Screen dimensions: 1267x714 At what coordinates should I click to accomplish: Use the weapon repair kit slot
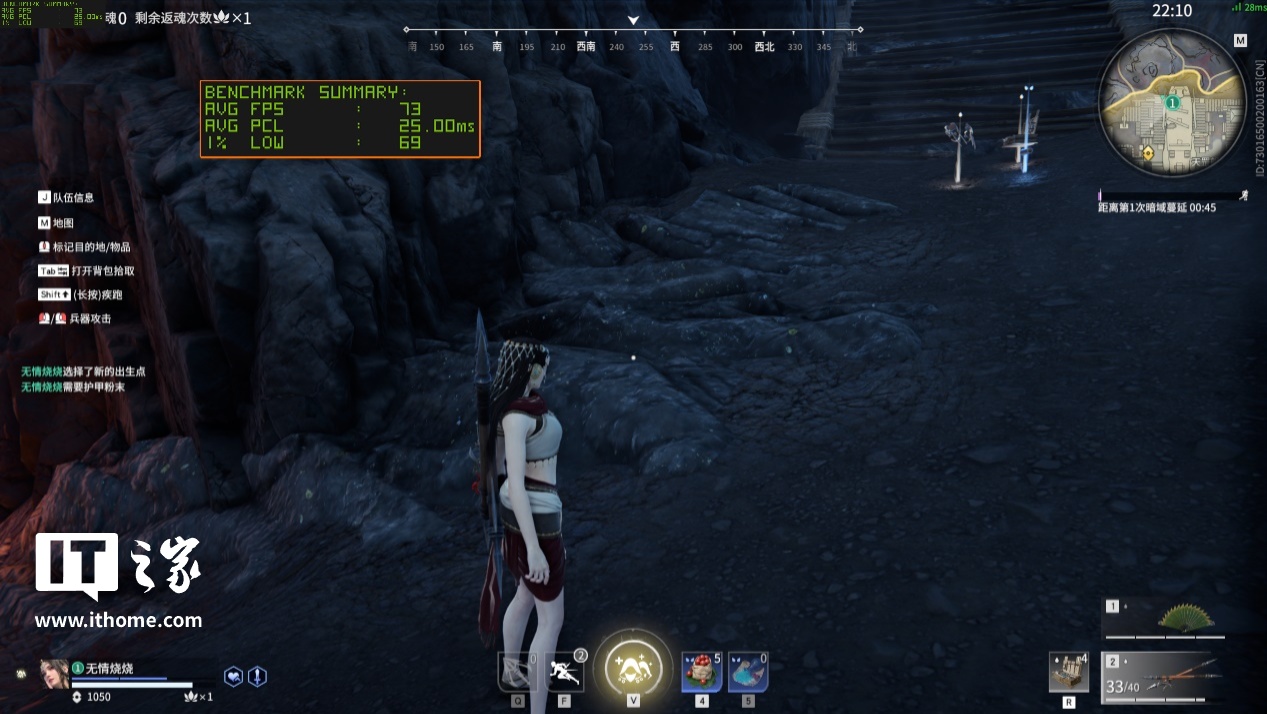(1069, 672)
